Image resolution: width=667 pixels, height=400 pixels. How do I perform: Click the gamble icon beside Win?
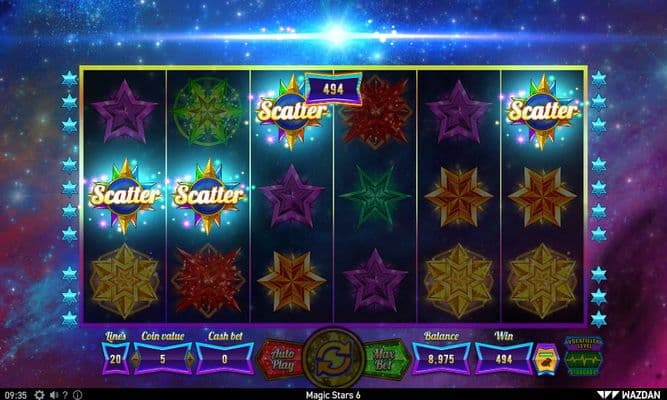pos(544,357)
